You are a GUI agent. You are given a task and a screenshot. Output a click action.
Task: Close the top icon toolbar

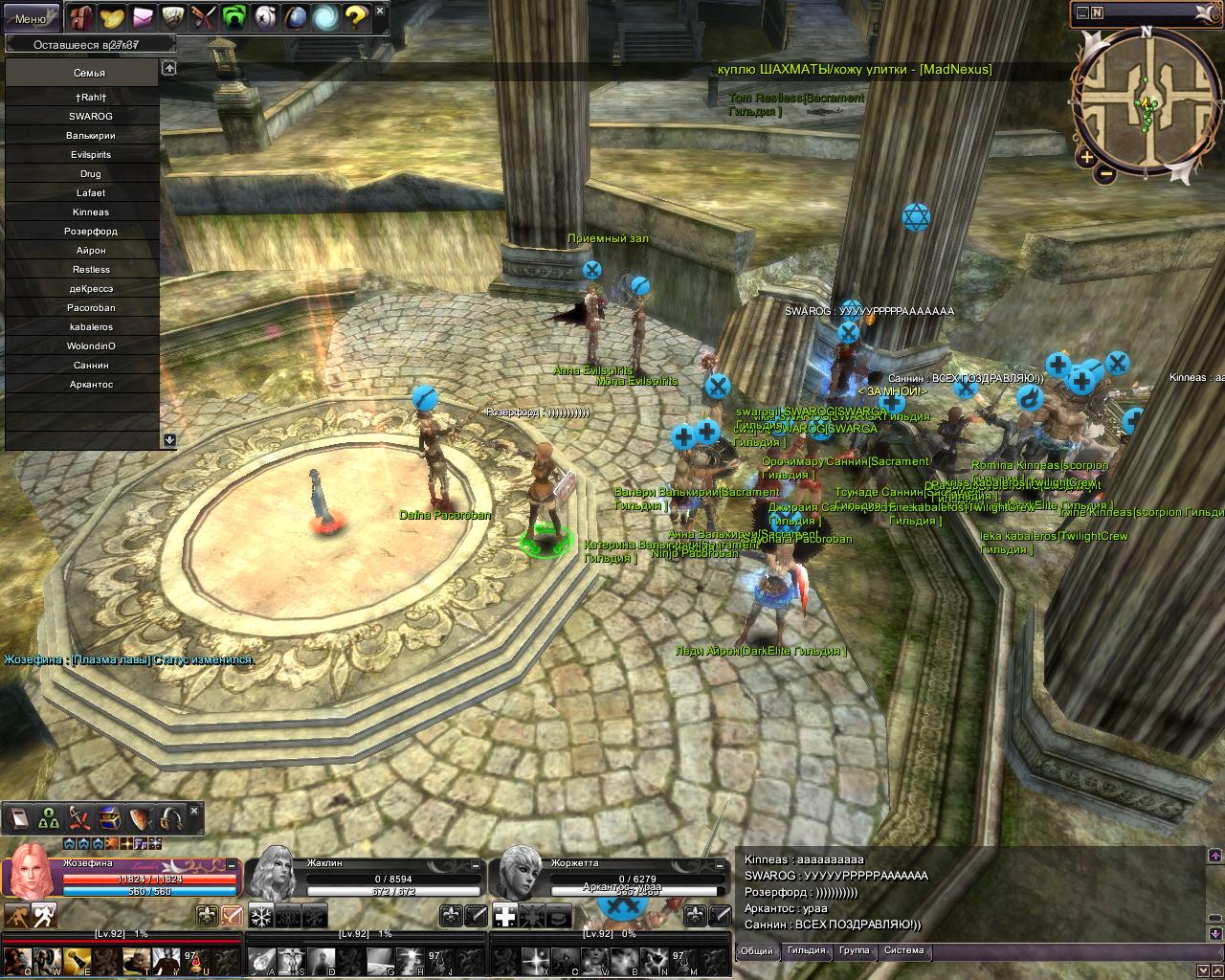pos(380,11)
